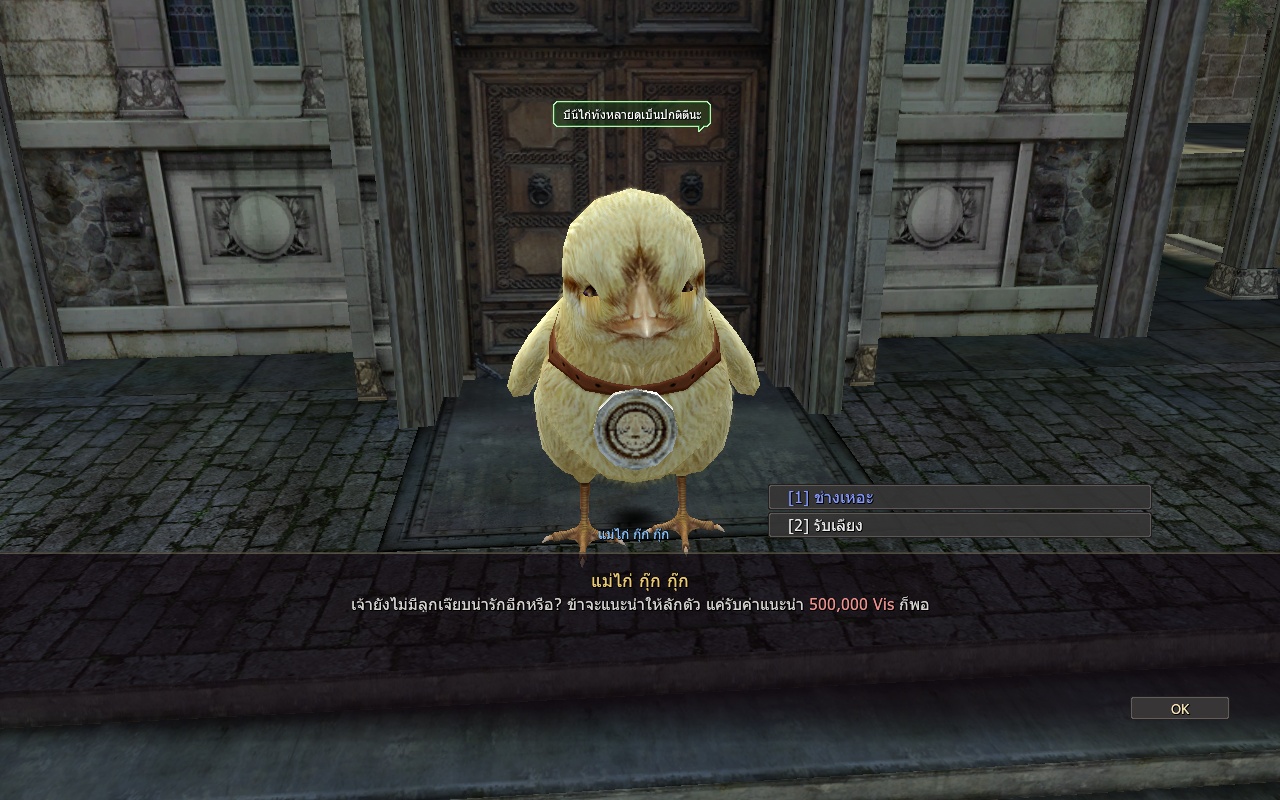Image resolution: width=1280 pixels, height=800 pixels.
Task: Select dialogue option [2] รับเลี้ยง
Action: 958,525
